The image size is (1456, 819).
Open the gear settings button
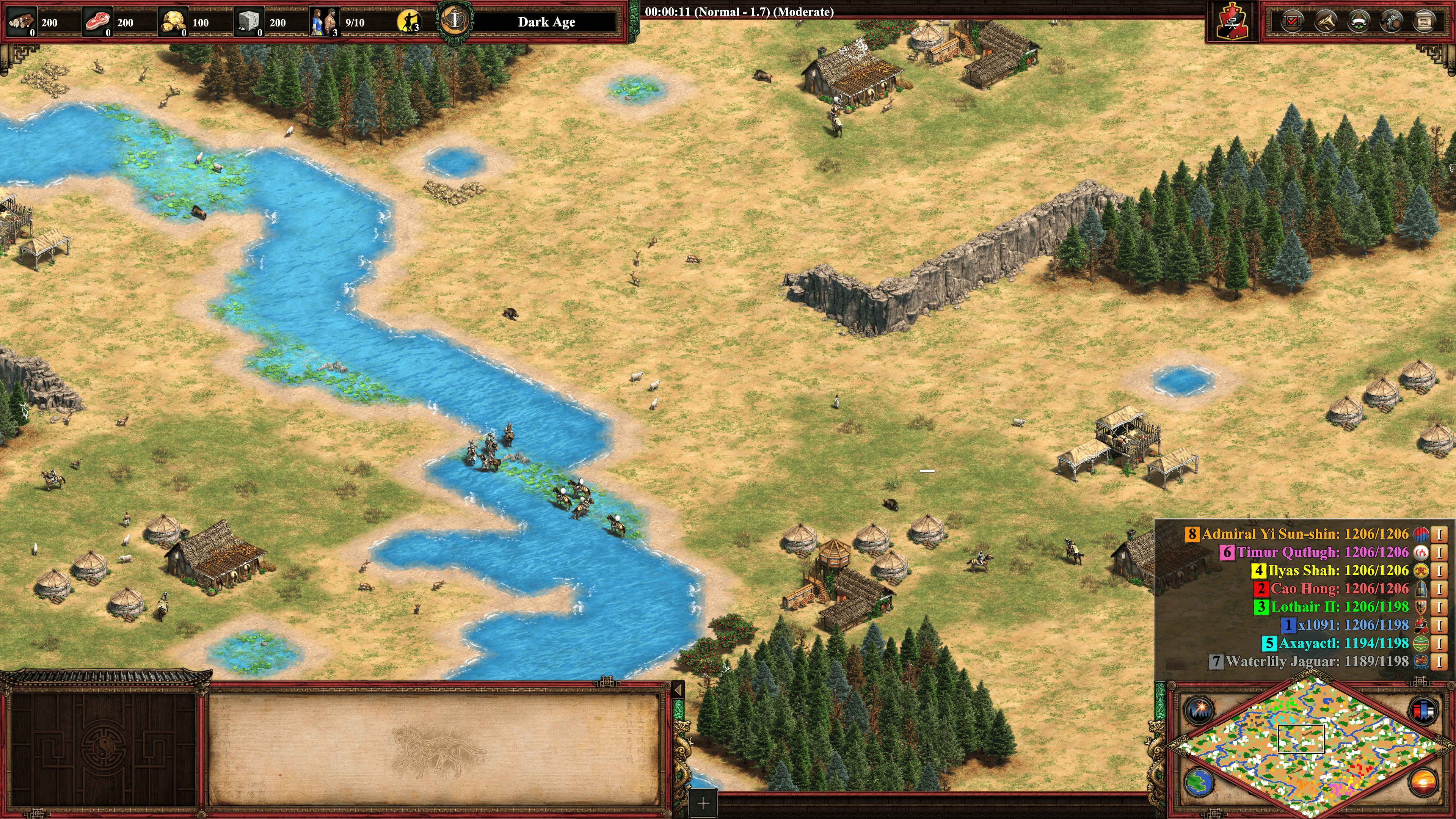click(1392, 22)
